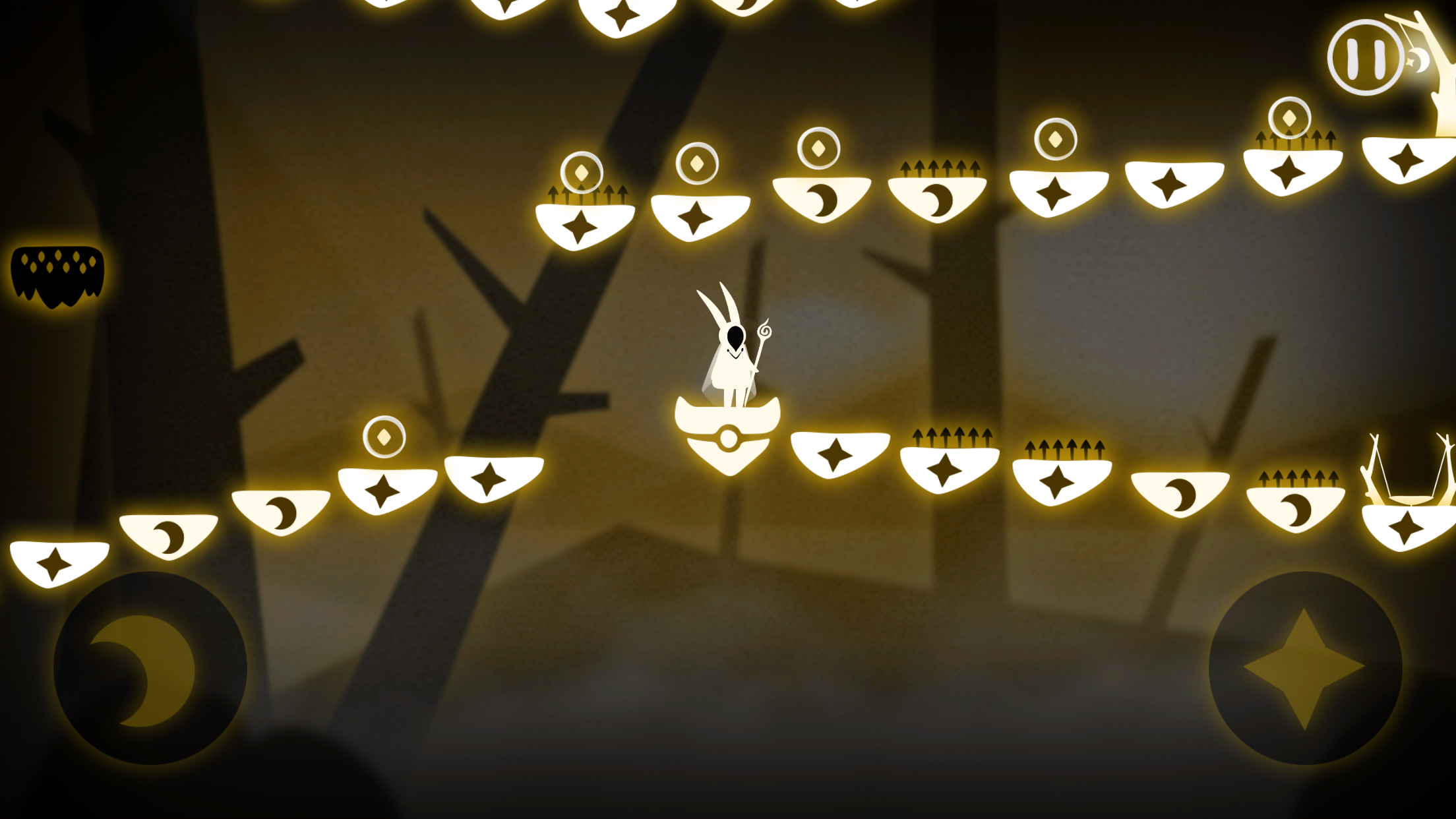Click the dark toothy creature on the far left

pos(56,277)
